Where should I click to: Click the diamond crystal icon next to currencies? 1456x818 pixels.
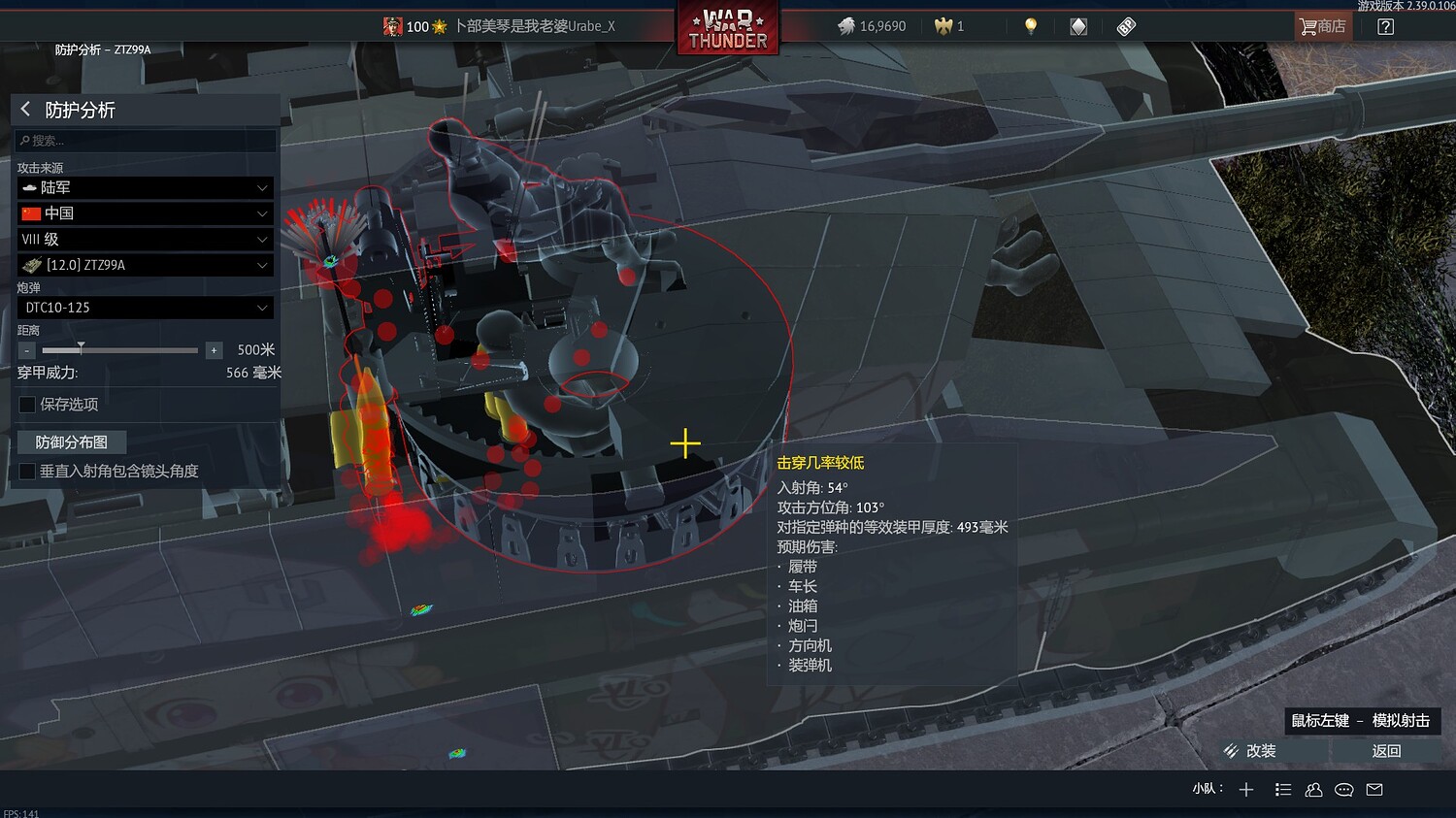tap(1077, 26)
